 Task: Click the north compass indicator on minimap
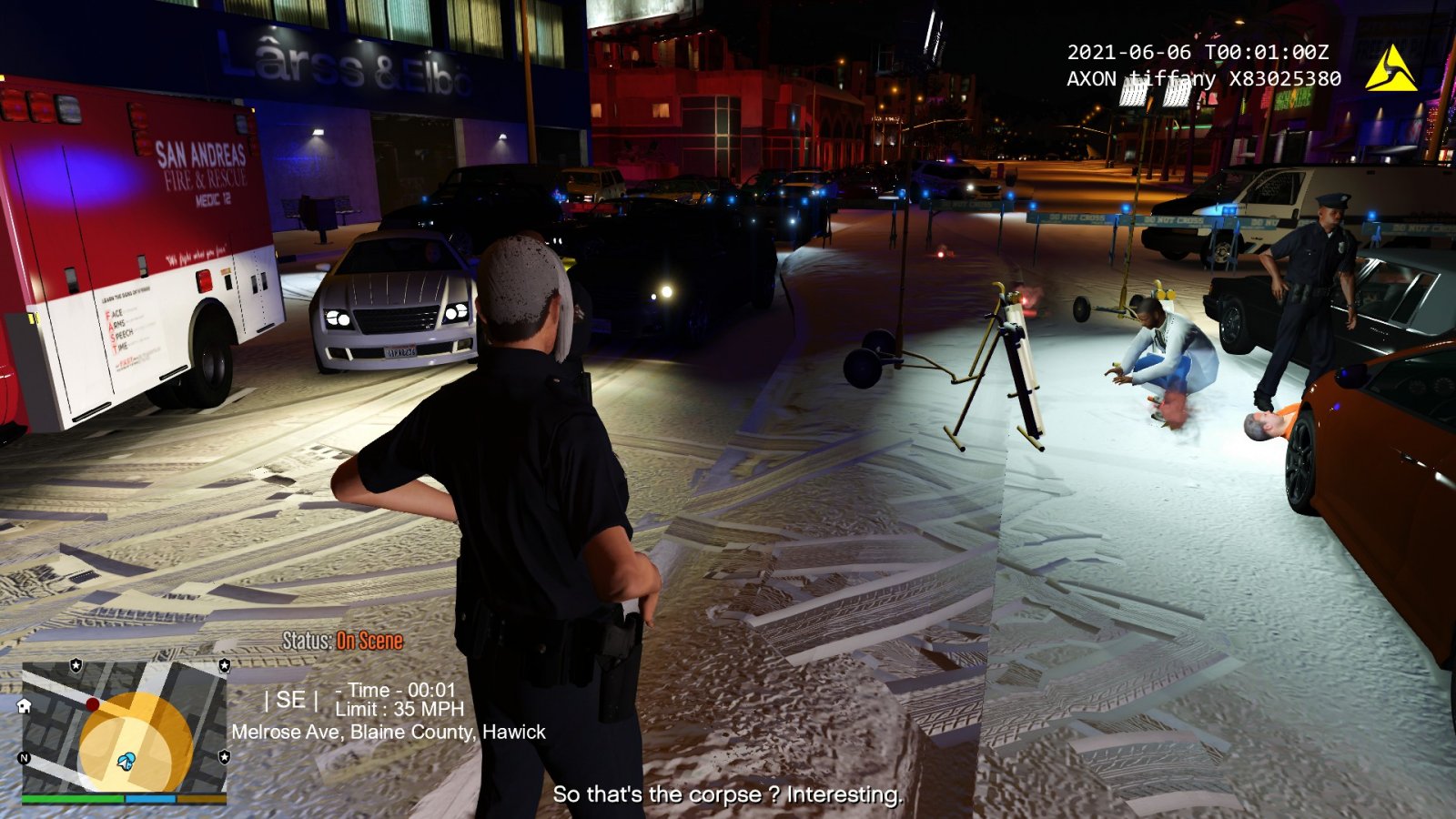[25, 758]
